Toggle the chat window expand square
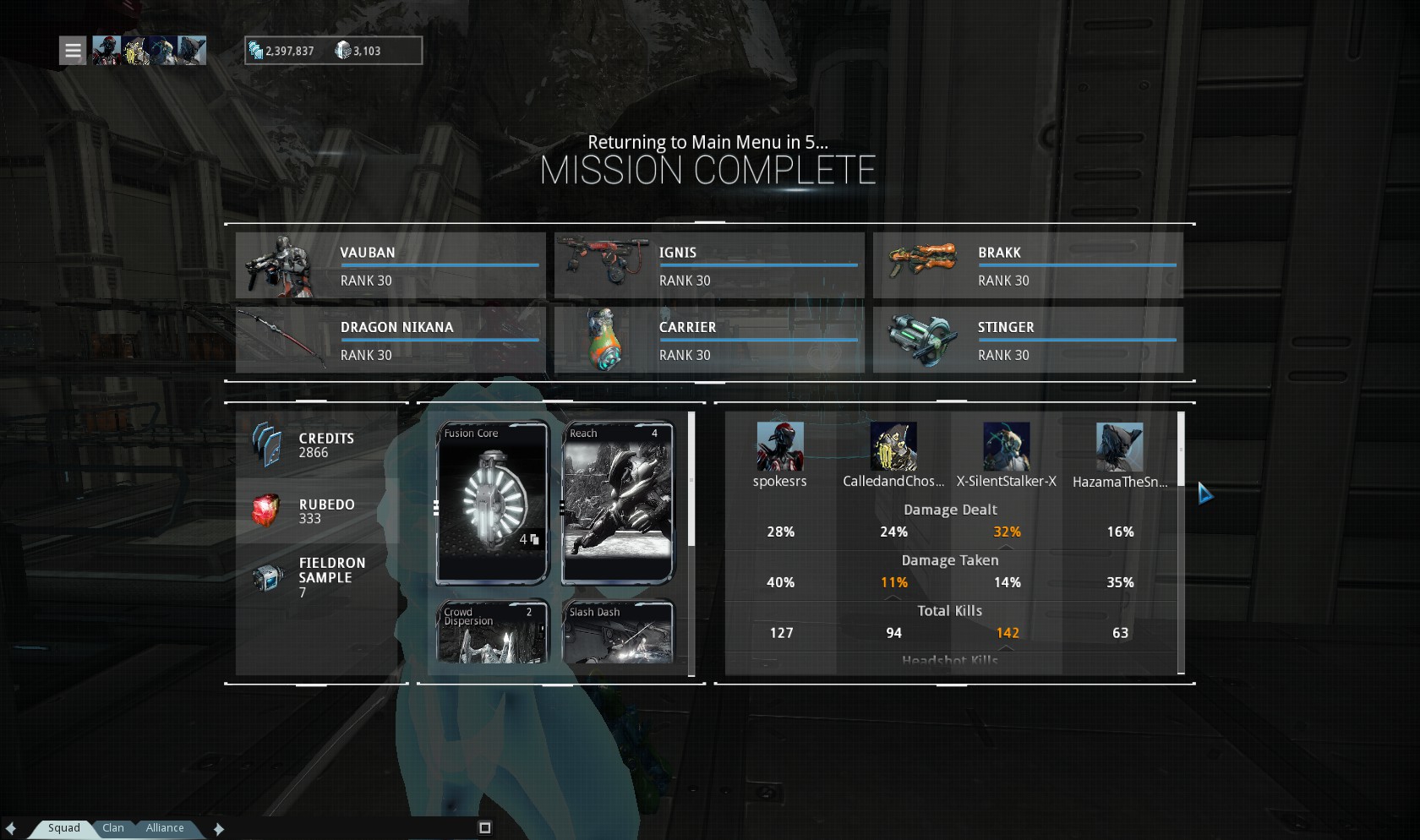 tap(485, 828)
